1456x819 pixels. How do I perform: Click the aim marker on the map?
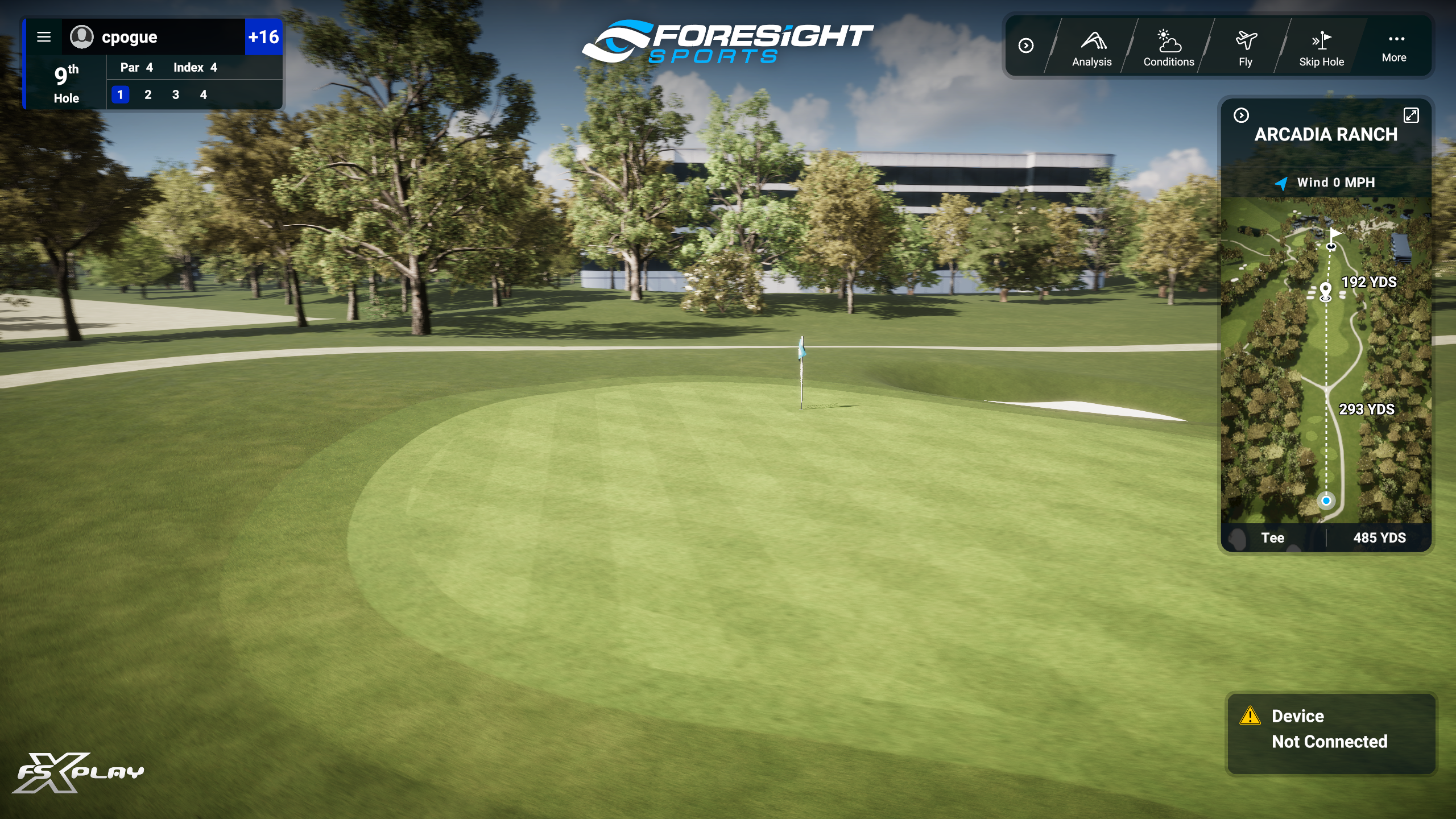click(x=1326, y=291)
